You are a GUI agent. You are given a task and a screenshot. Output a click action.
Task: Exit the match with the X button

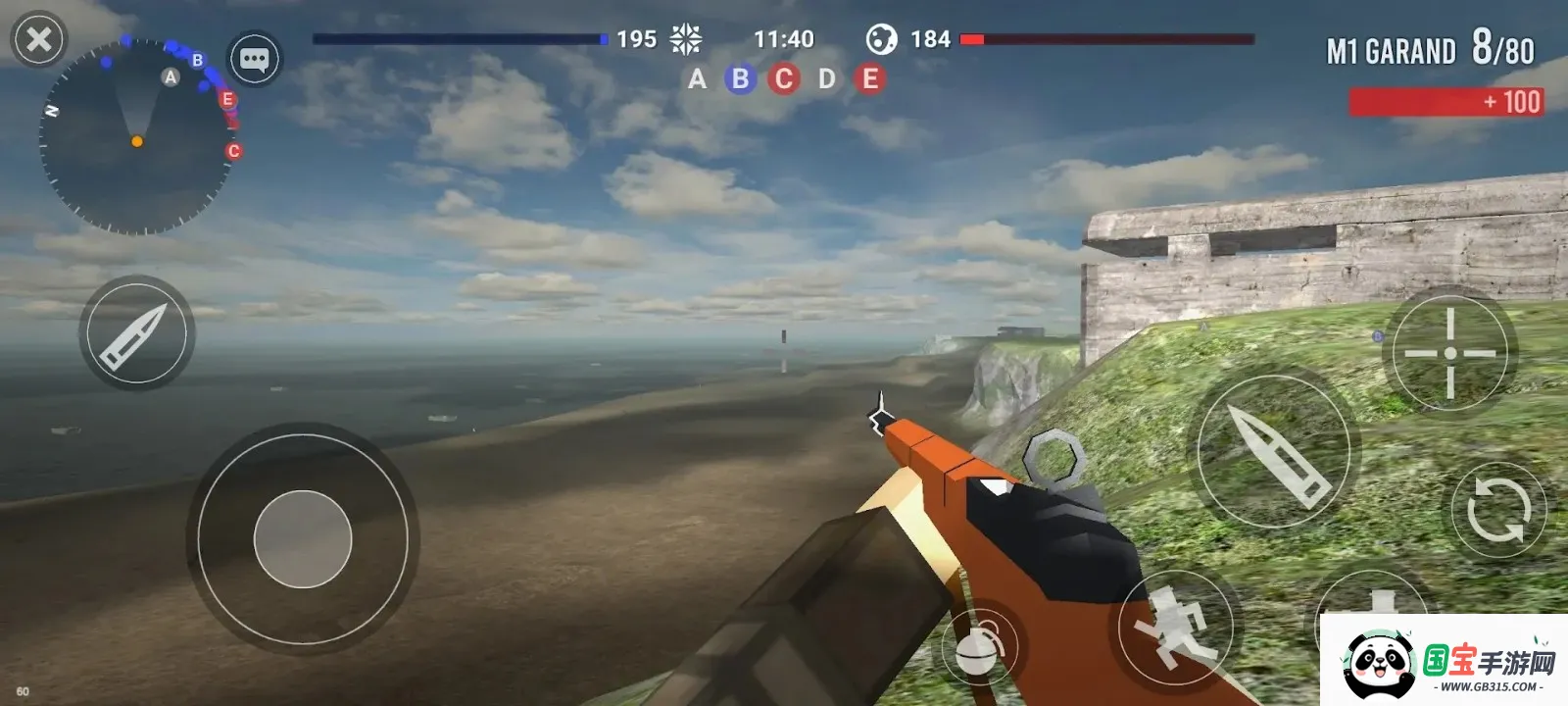coord(39,39)
